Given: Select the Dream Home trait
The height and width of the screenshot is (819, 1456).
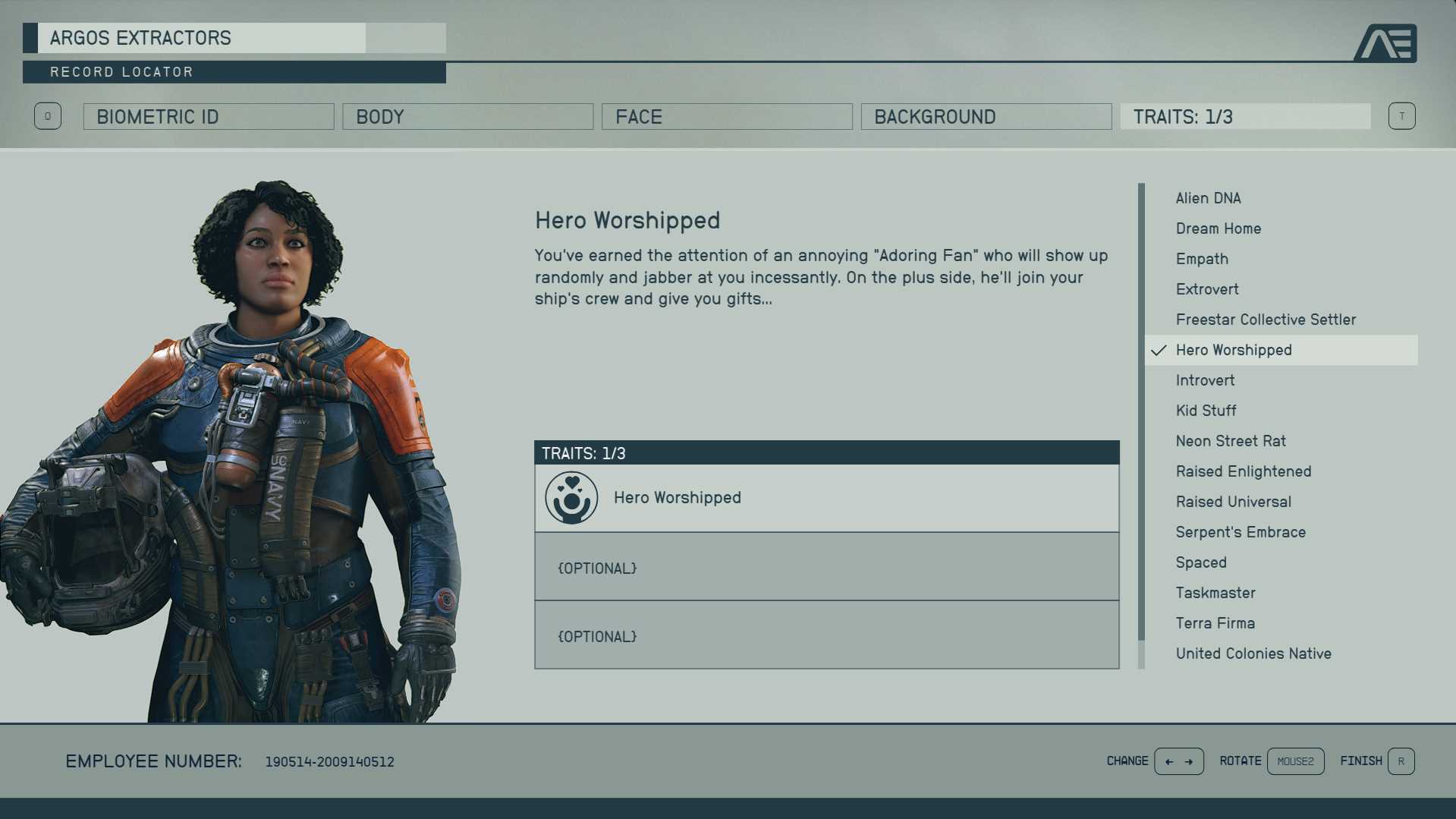Looking at the screenshot, I should (1218, 228).
